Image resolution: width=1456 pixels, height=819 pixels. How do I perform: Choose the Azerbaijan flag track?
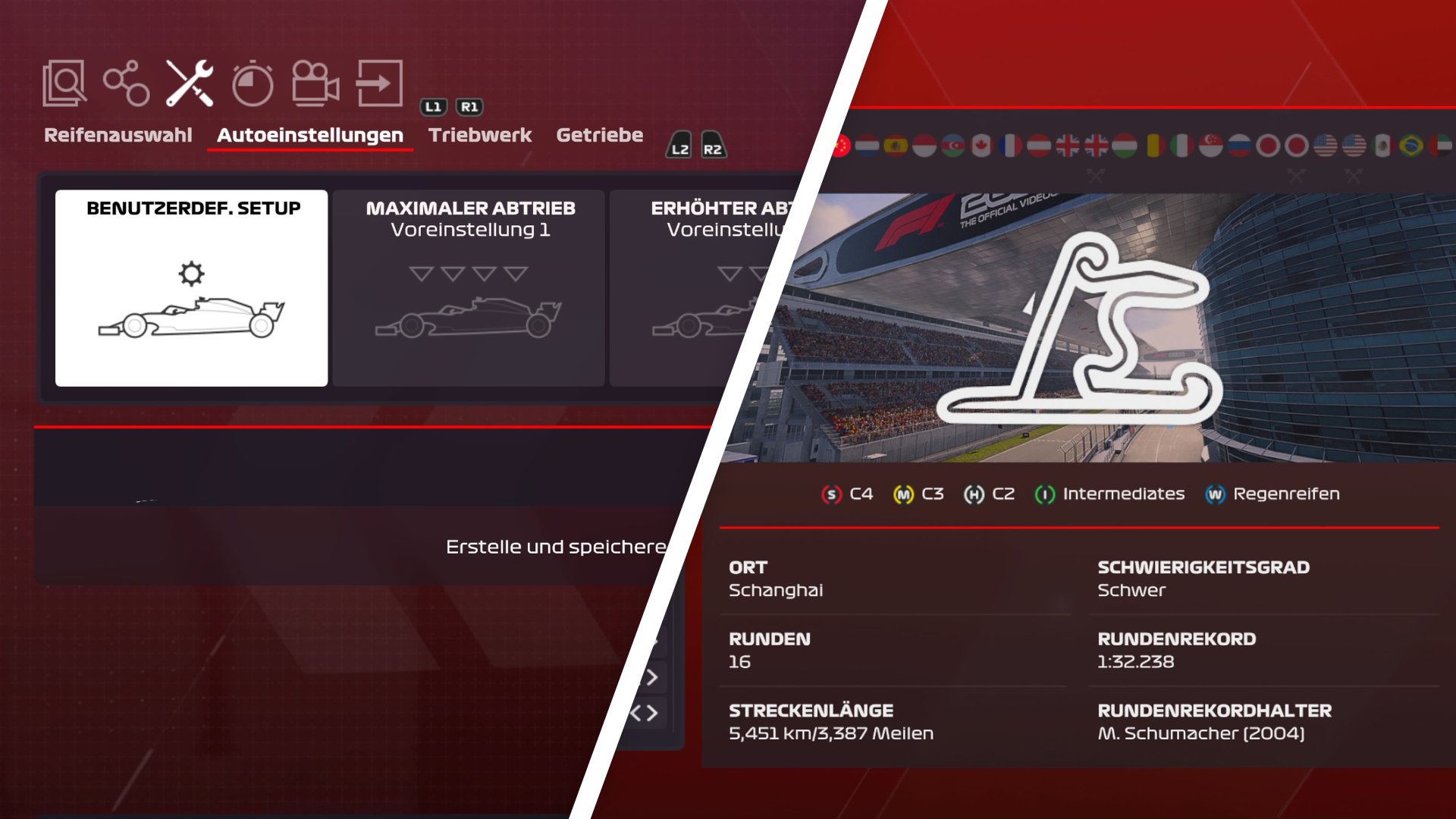(953, 145)
